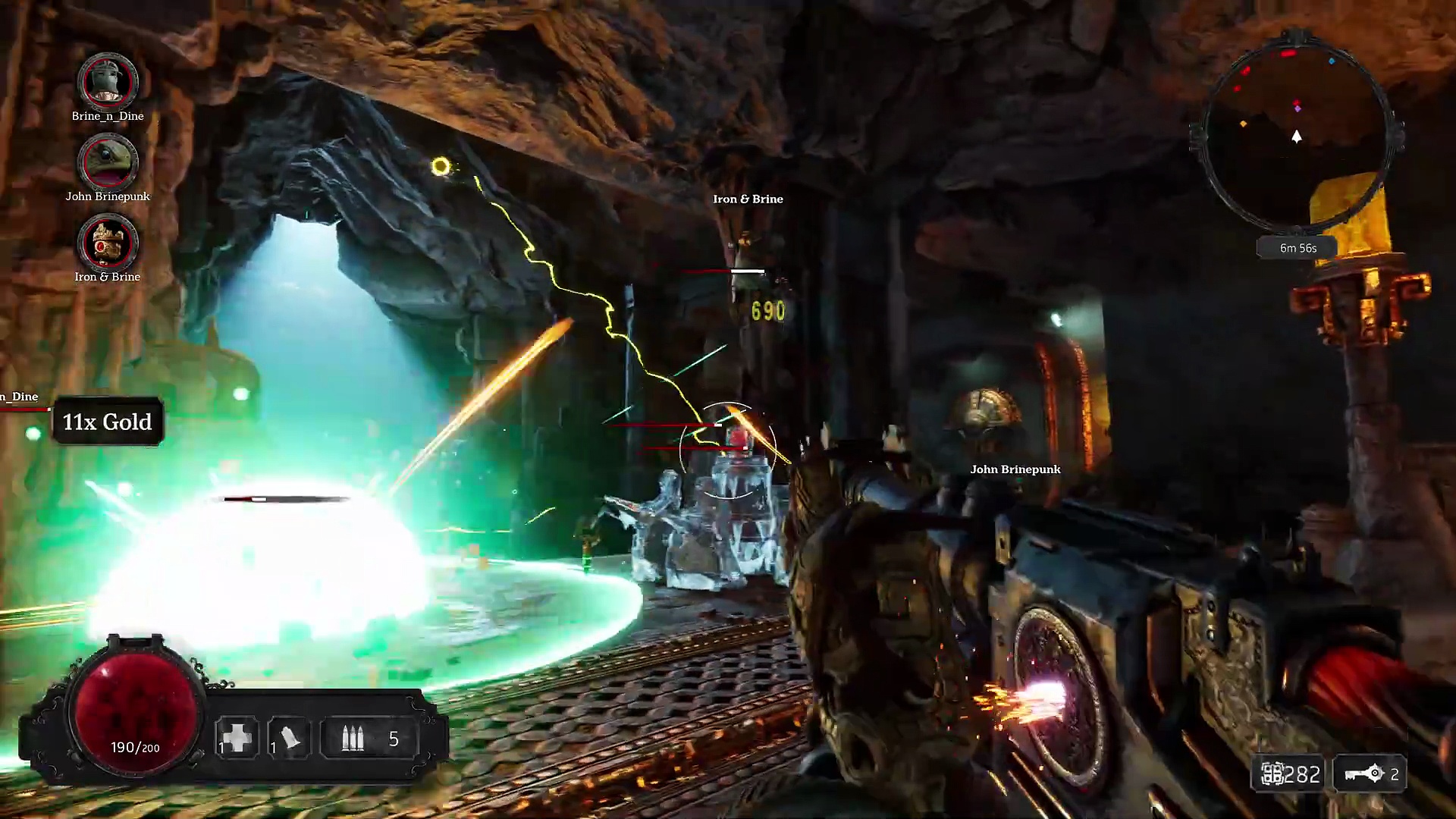Select the Brine_n_Dine party portrait
1456x819 pixels.
point(108,80)
